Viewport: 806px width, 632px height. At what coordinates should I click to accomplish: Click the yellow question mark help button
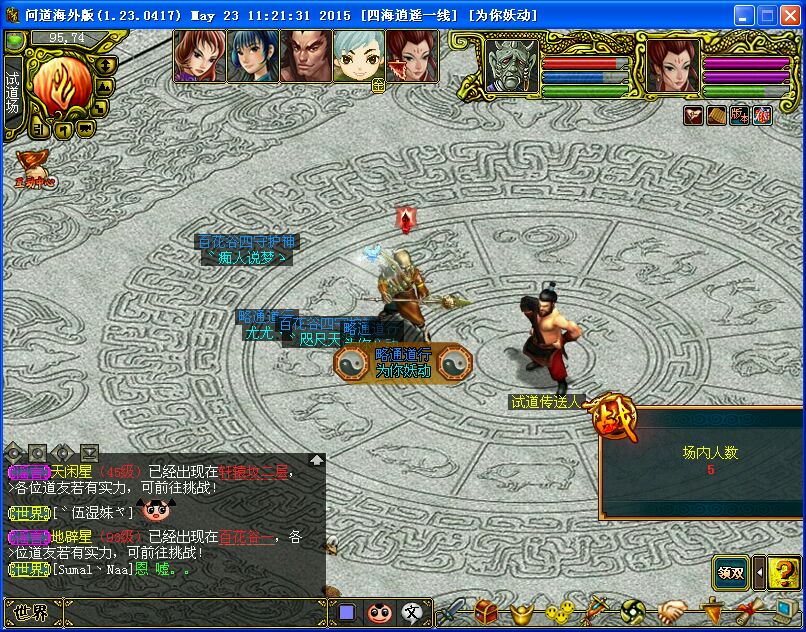tap(786, 573)
